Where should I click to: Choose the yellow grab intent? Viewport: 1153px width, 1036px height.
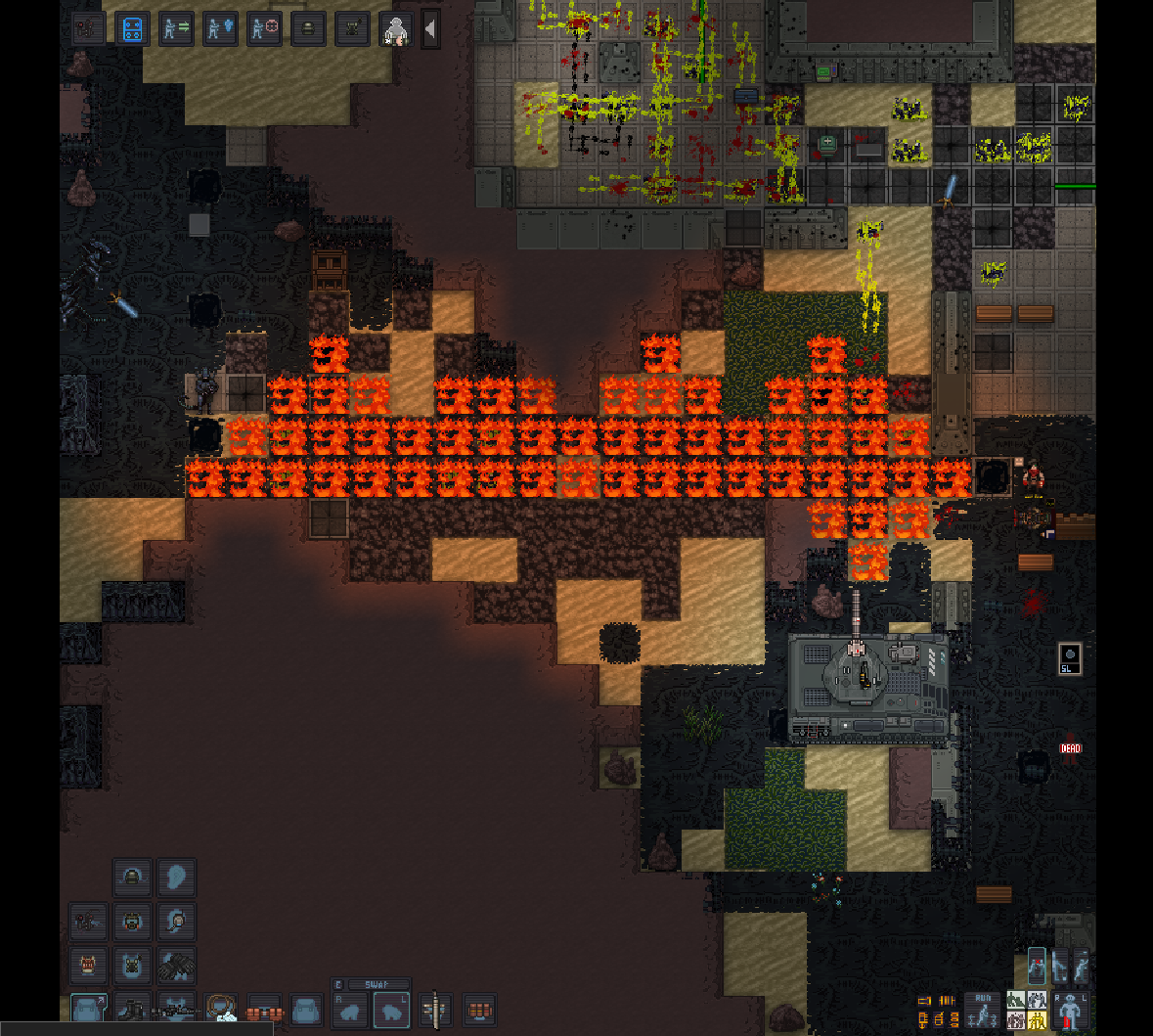coord(1037,1020)
